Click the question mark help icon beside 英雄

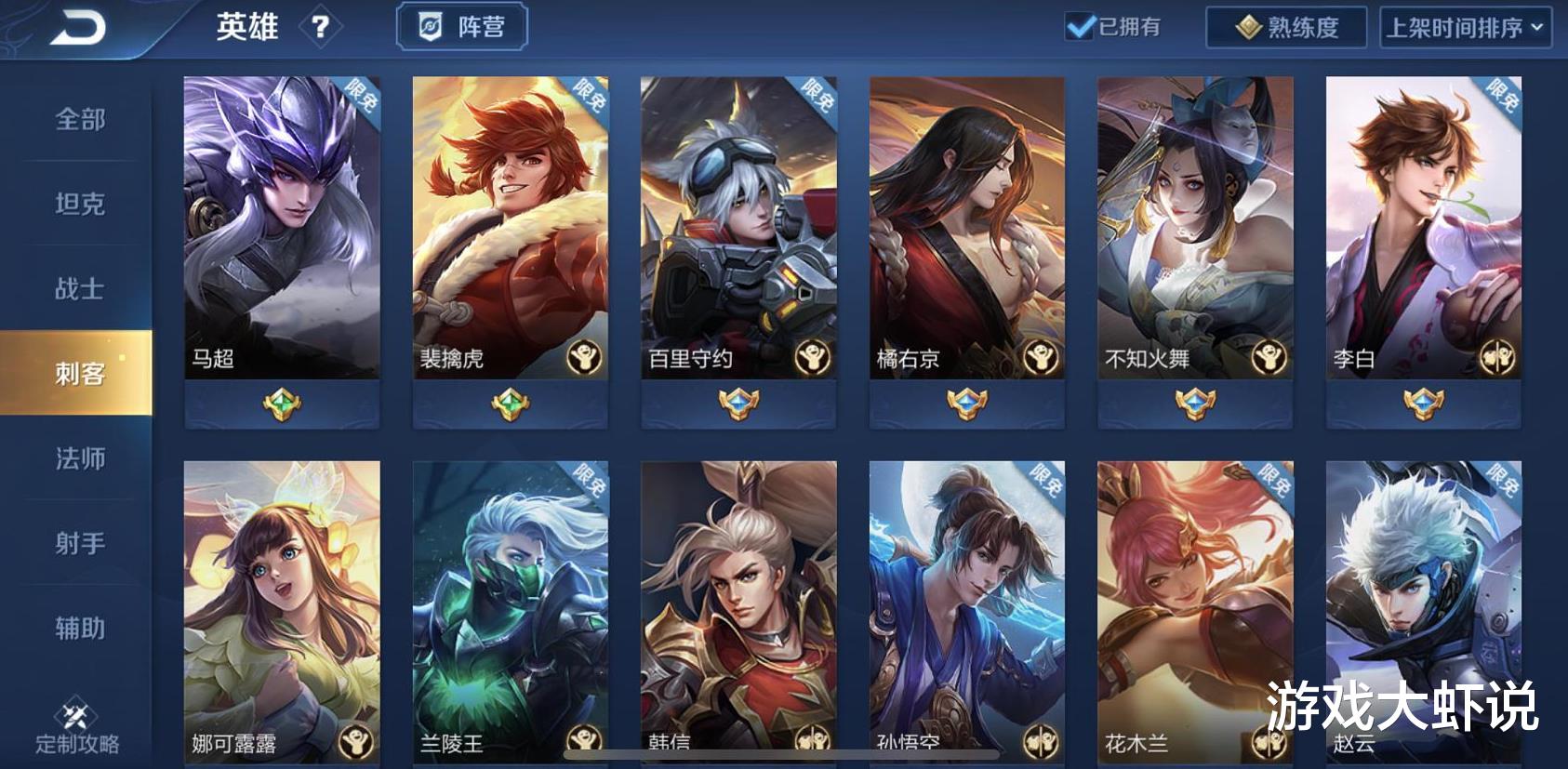click(321, 27)
